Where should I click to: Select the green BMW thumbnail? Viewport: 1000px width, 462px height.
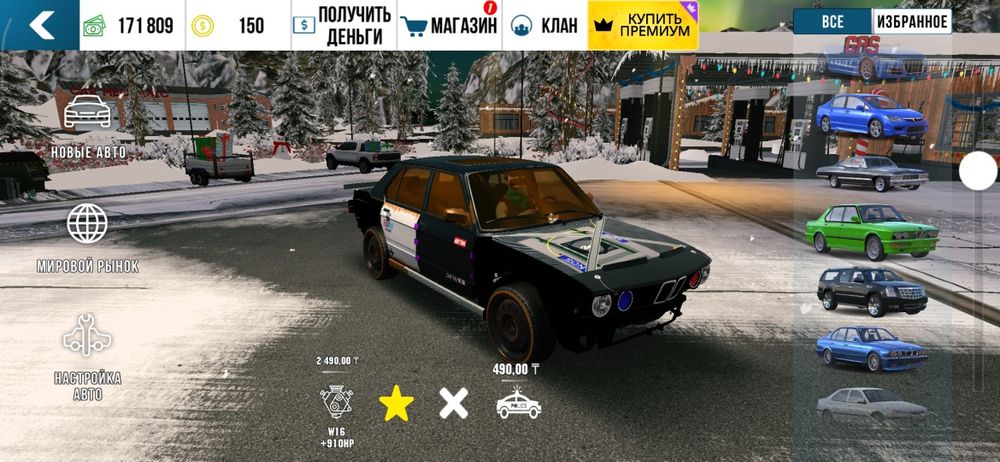[871, 231]
